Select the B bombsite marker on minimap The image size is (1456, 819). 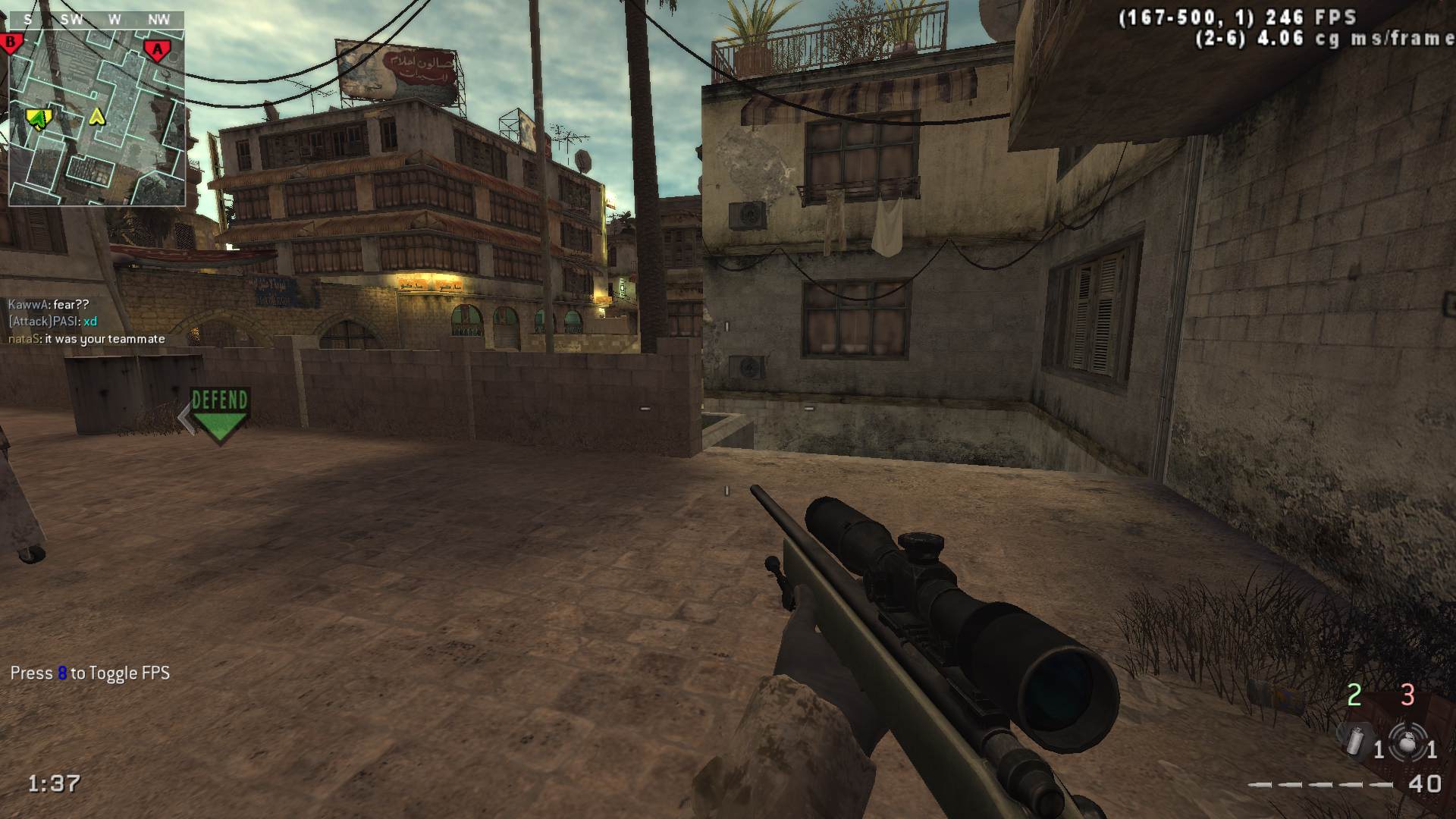point(11,42)
